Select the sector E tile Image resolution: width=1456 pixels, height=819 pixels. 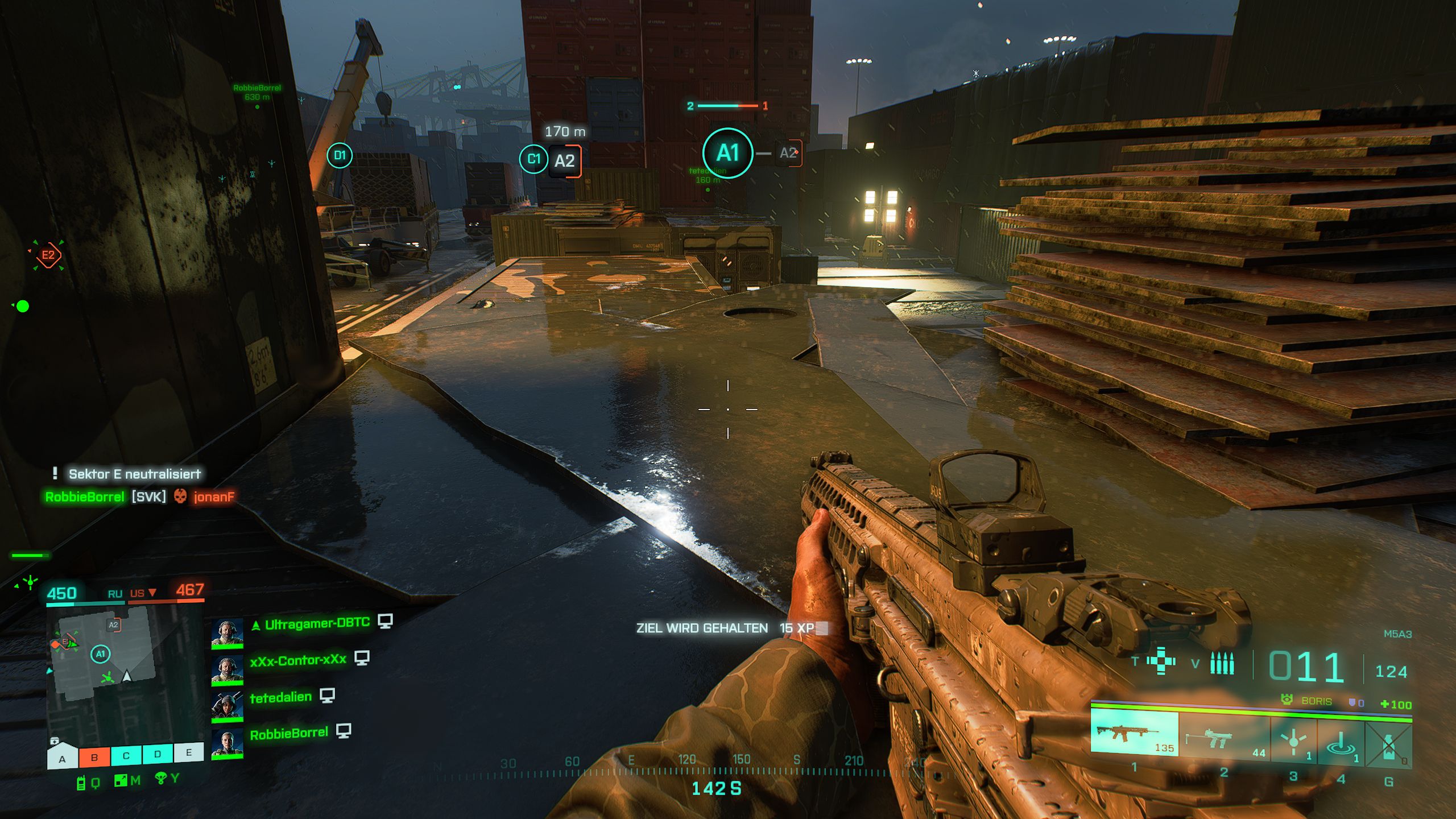click(189, 752)
